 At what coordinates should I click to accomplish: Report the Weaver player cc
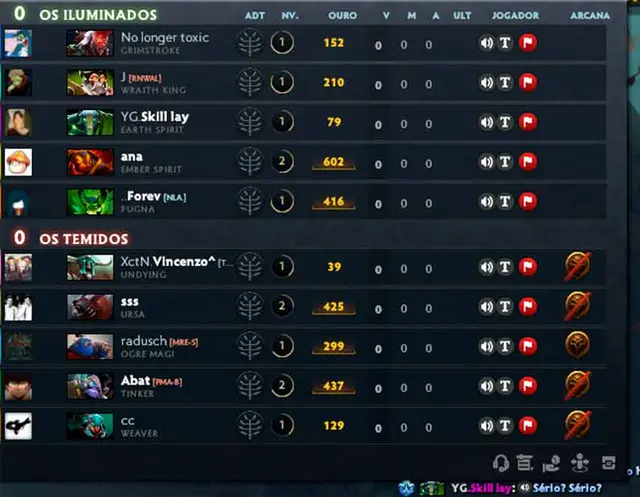tap(528, 425)
